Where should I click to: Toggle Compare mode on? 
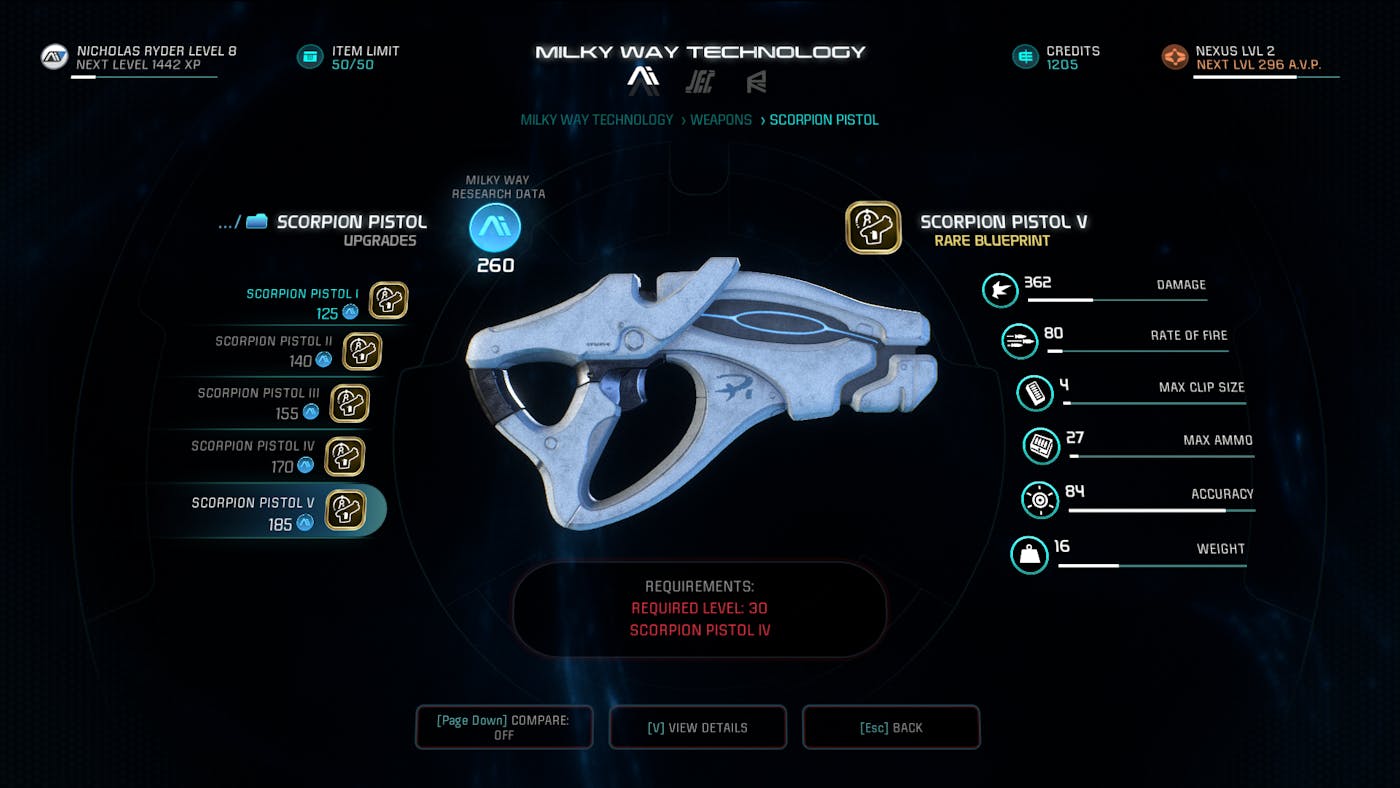coord(504,727)
